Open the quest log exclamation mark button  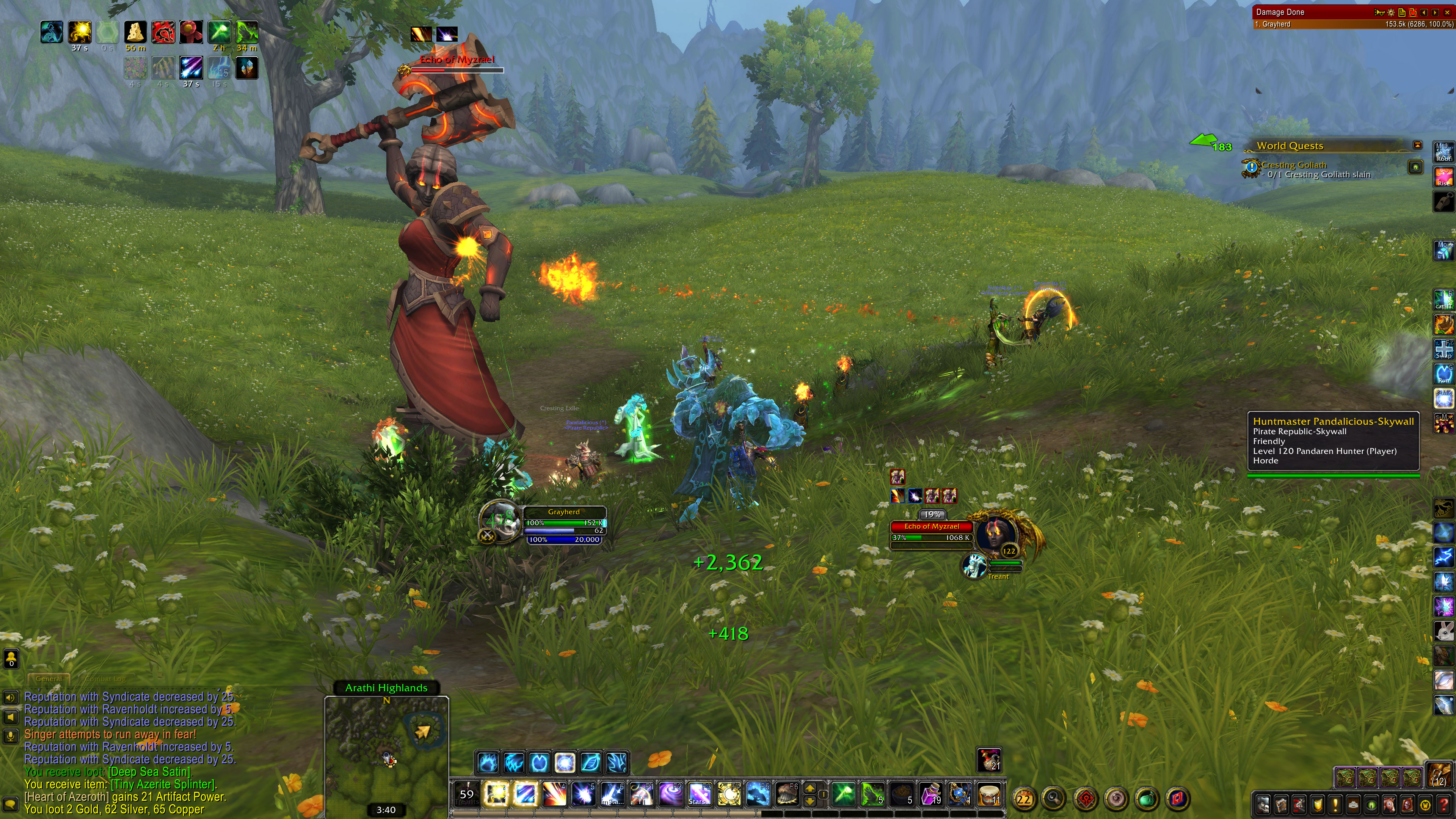click(x=1335, y=804)
